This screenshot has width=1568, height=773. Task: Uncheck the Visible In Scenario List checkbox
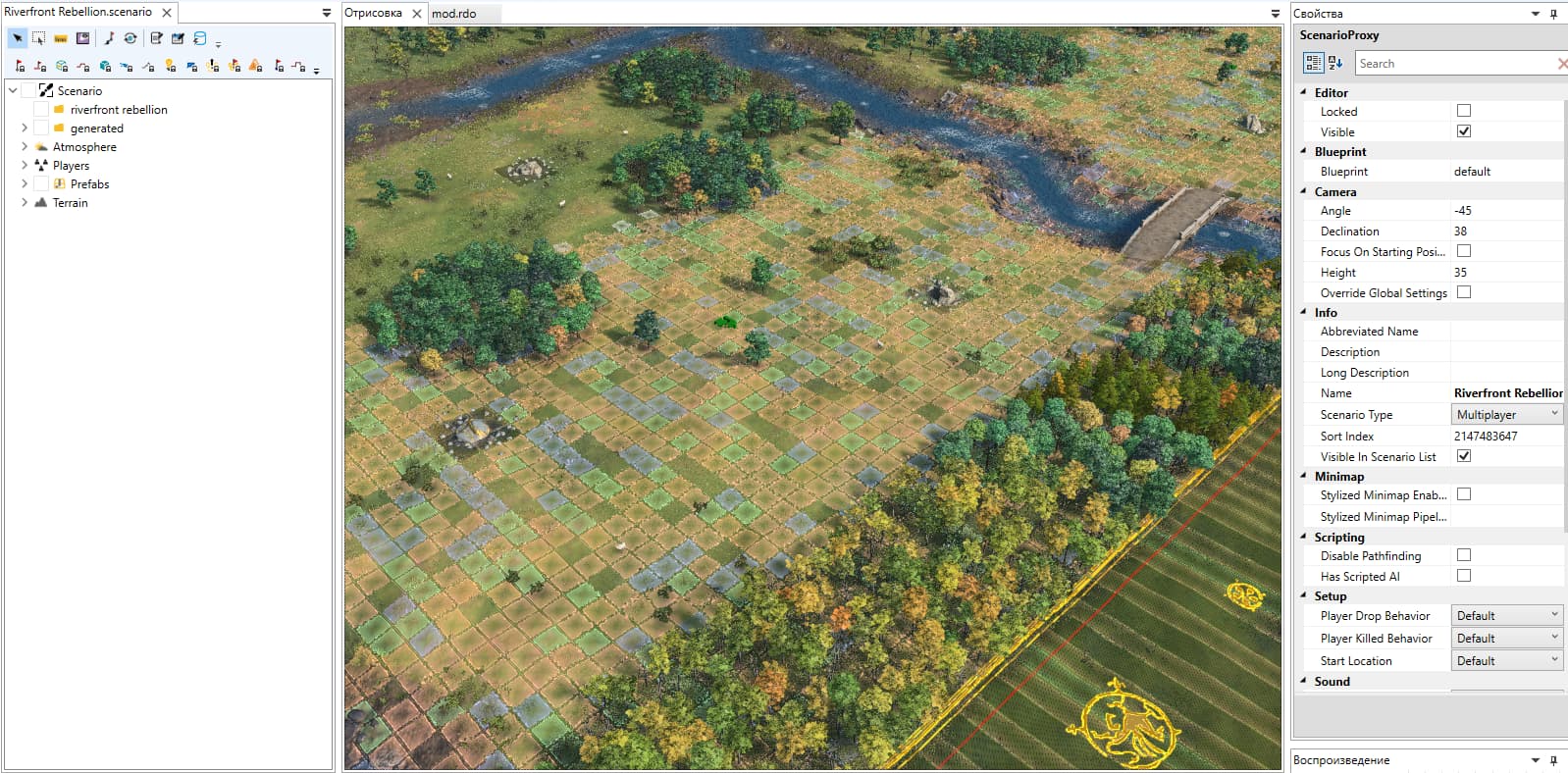pos(1463,455)
